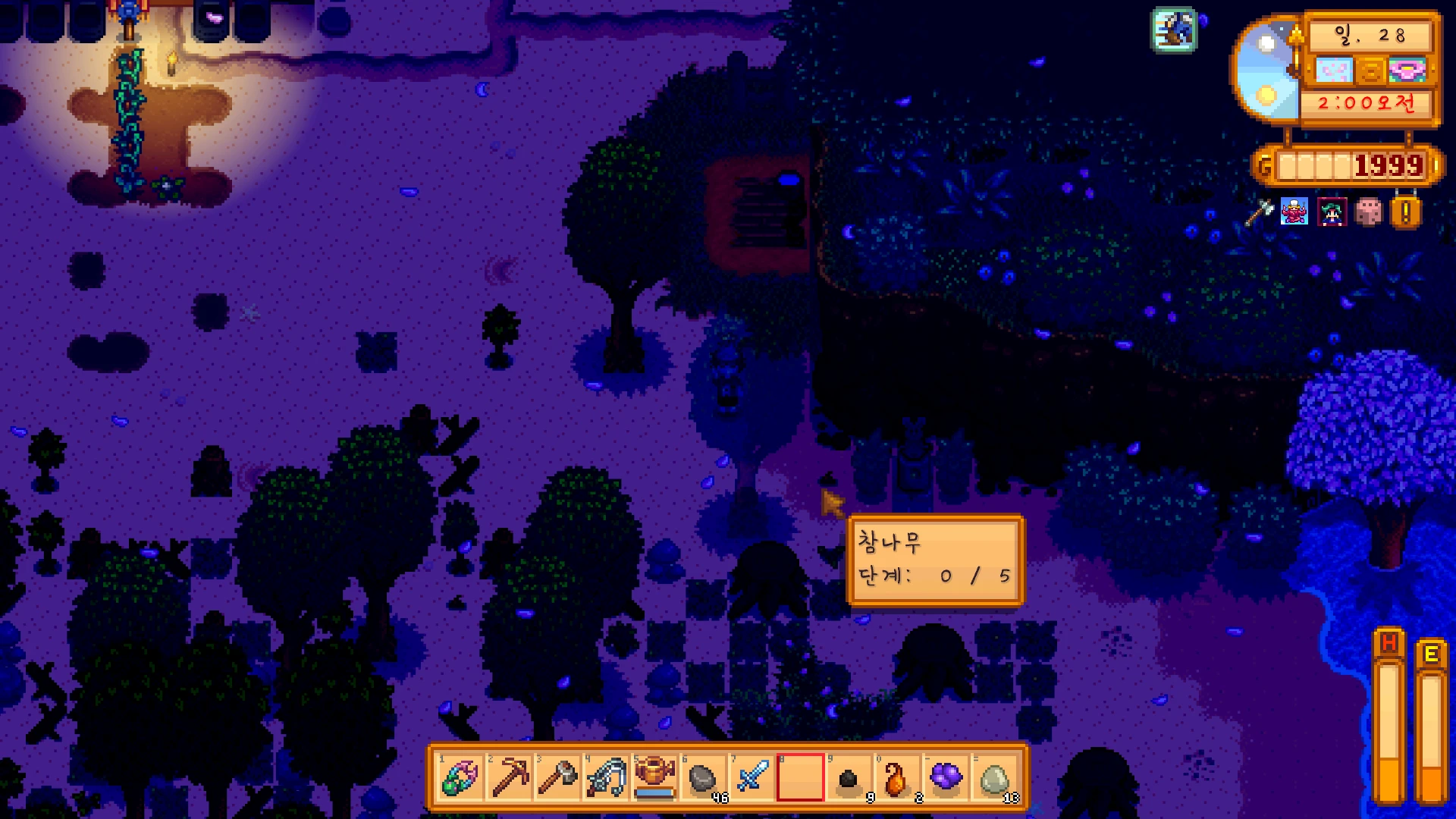Click the pink dice luck icon
The height and width of the screenshot is (819, 1456).
[1369, 212]
